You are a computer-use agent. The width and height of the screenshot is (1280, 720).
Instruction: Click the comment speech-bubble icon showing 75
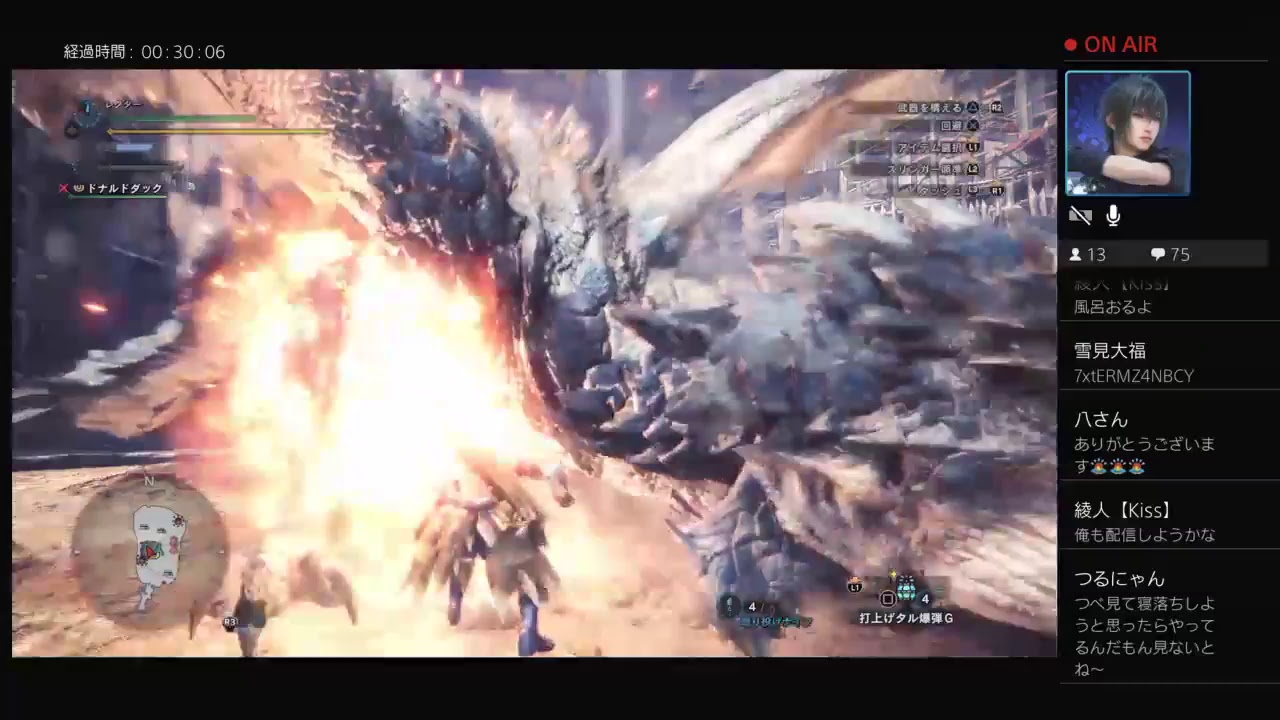pyautogui.click(x=1158, y=255)
